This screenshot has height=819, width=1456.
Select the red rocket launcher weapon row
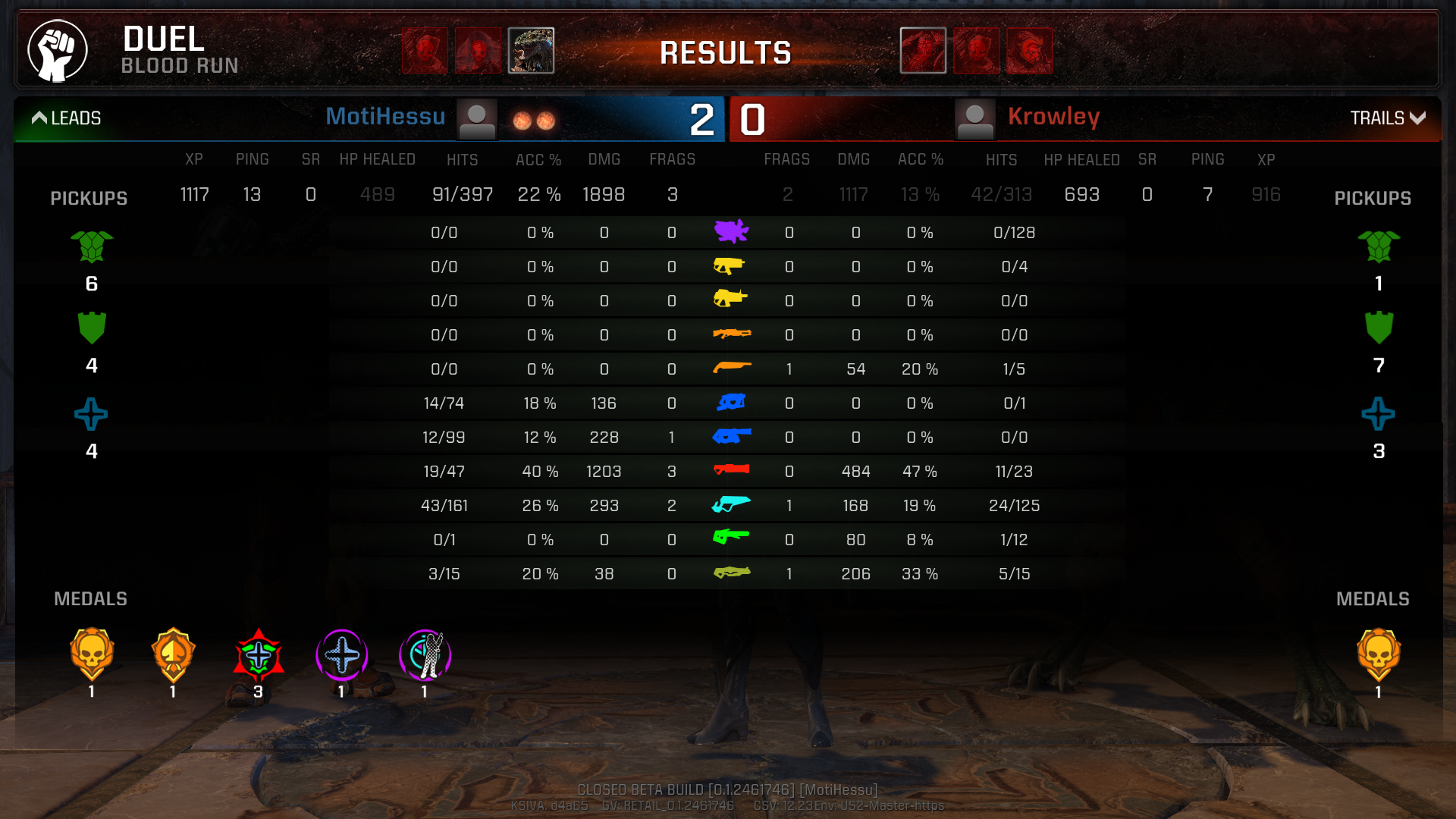click(731, 471)
